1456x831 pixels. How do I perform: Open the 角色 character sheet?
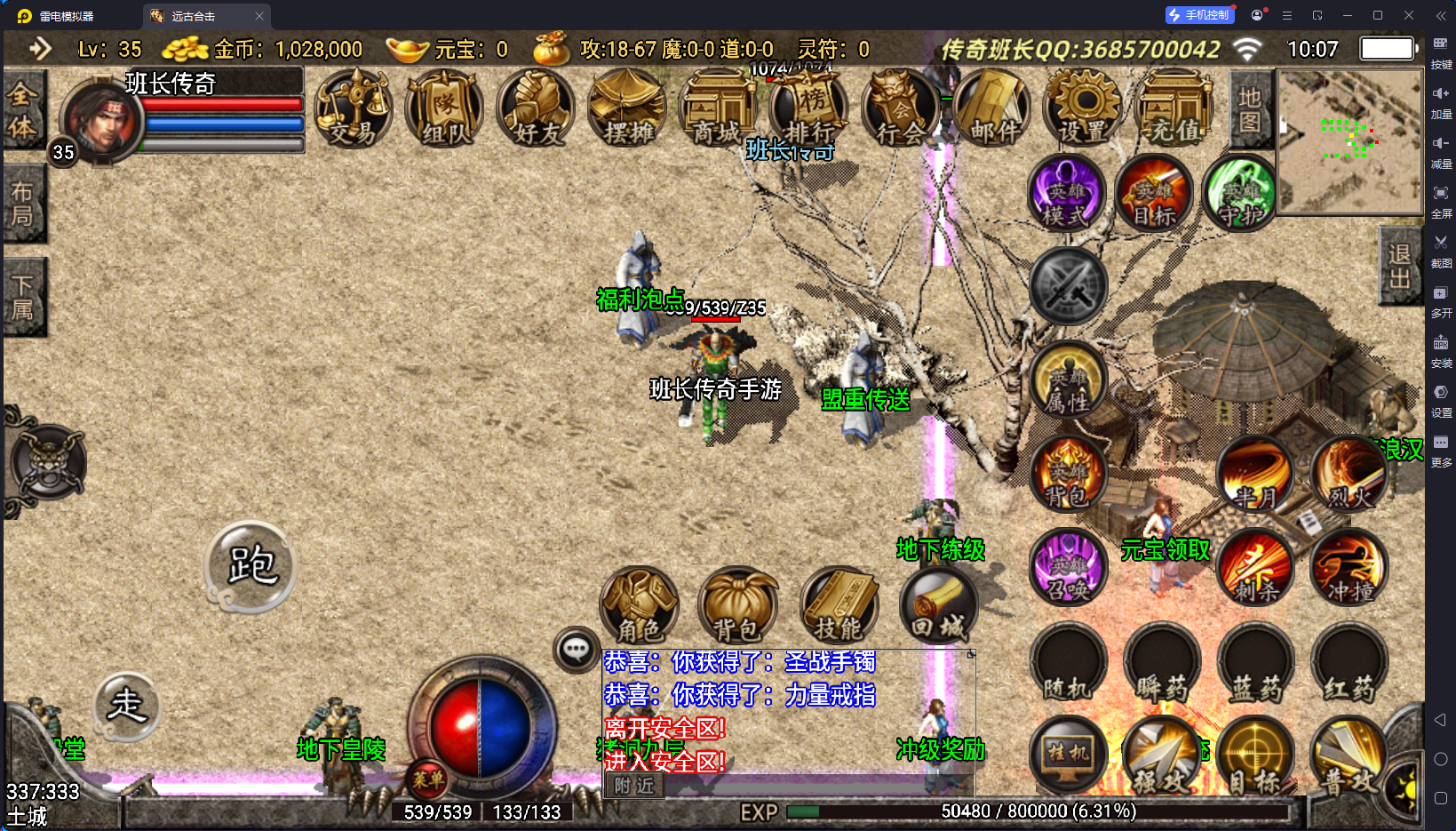click(x=640, y=606)
